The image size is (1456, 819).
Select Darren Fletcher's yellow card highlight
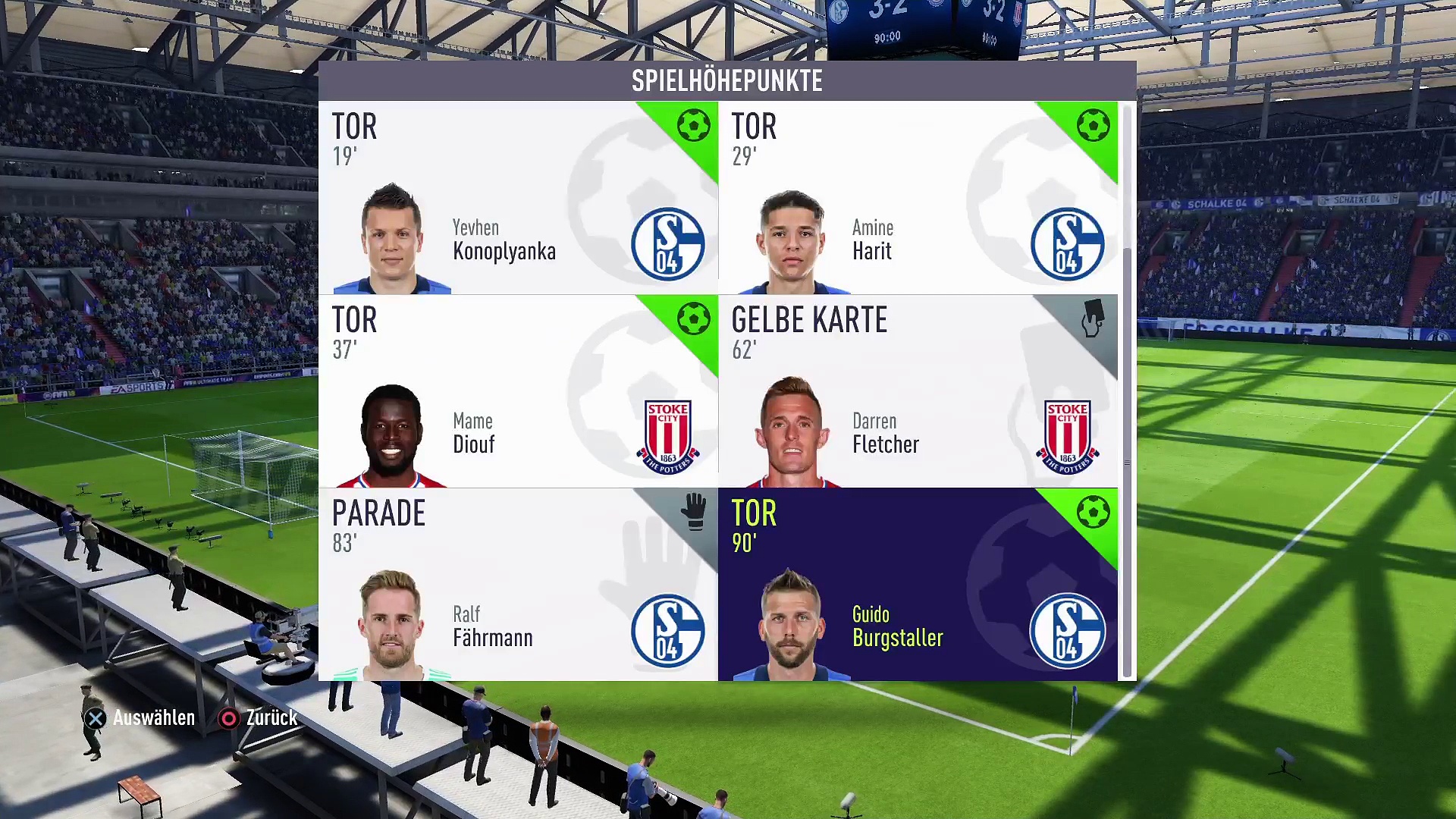point(918,391)
